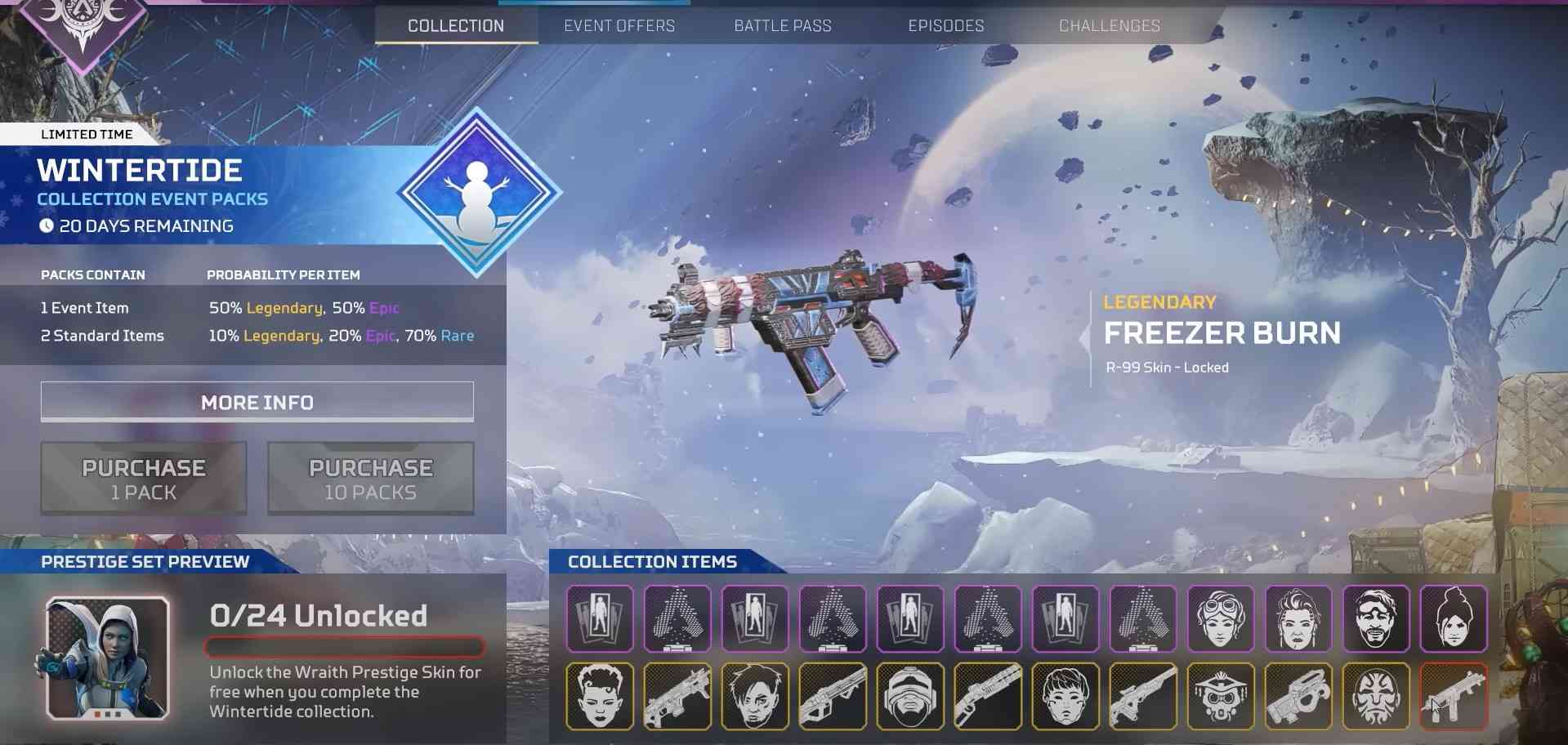The width and height of the screenshot is (1568, 745).
Task: Select the Challenges tab
Action: point(1109,26)
